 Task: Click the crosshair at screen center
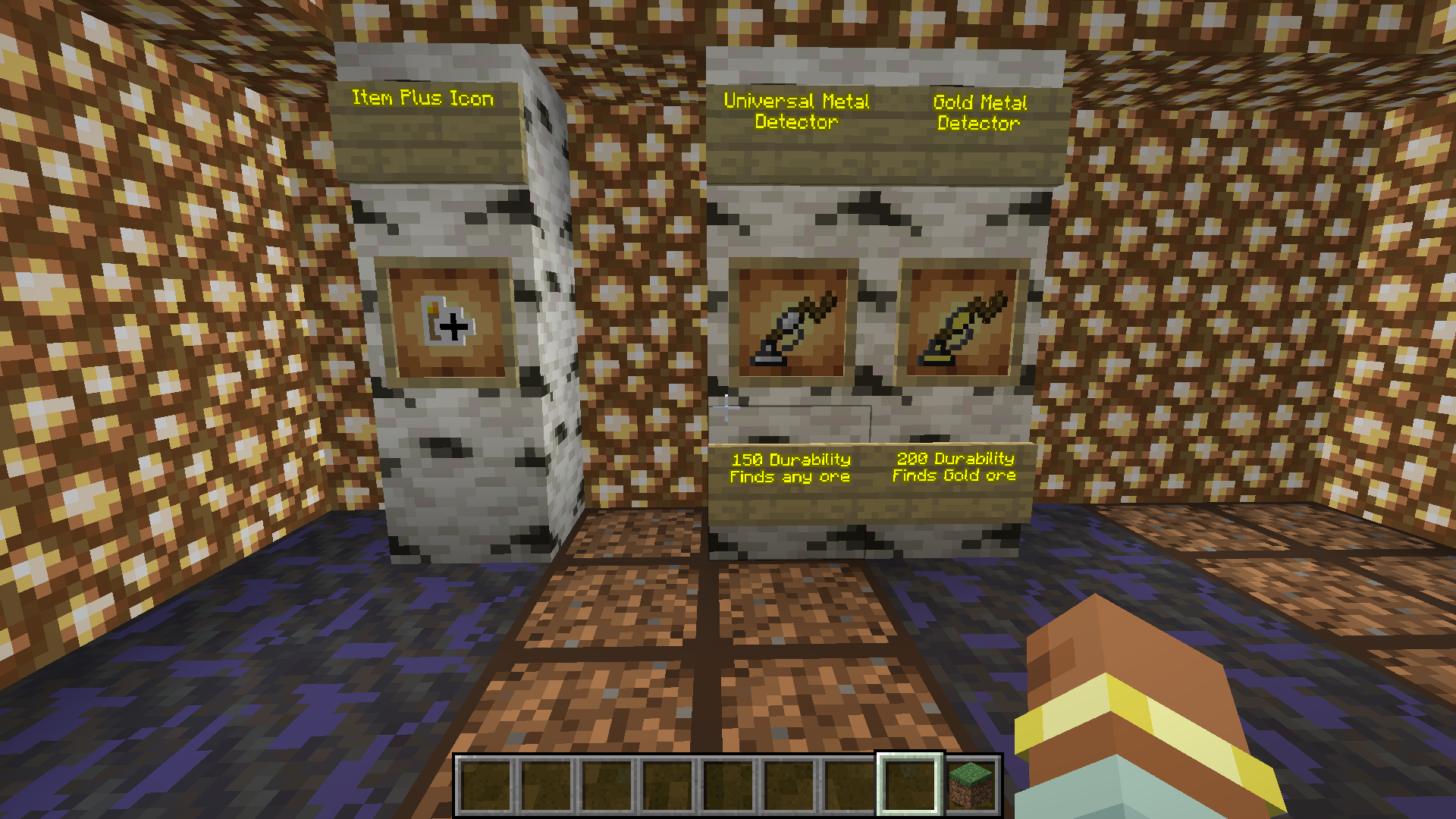728,409
